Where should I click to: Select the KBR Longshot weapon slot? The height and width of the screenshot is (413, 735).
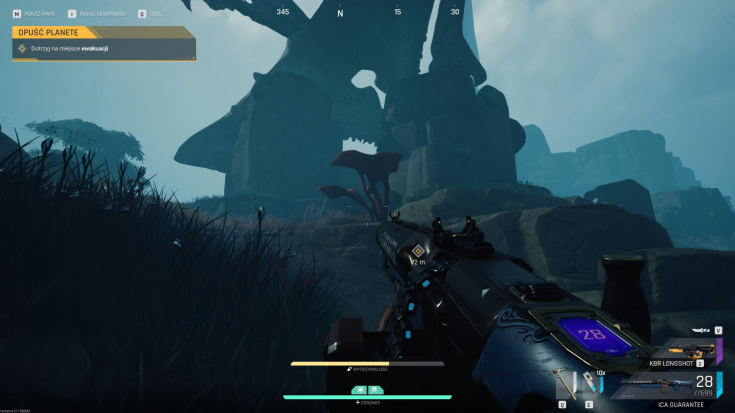coord(689,349)
